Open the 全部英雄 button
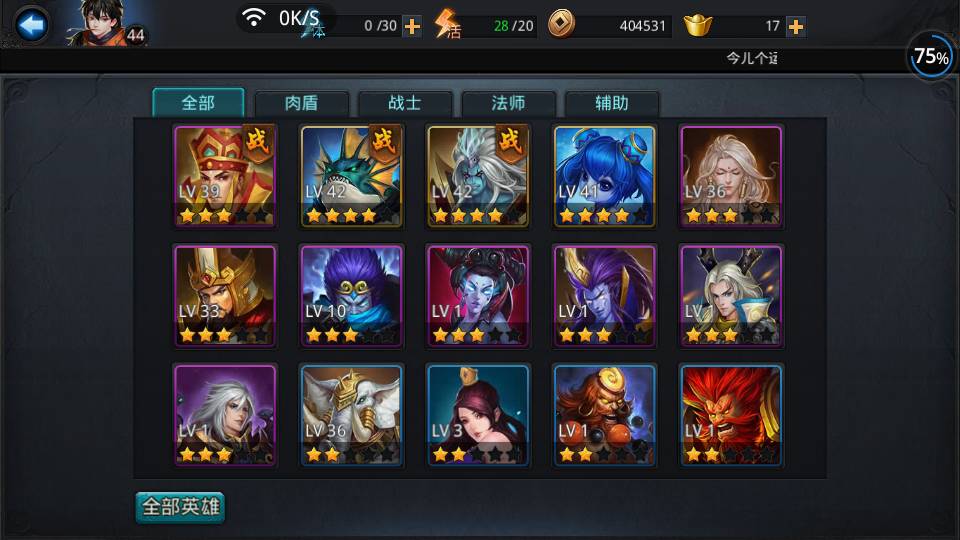 click(181, 507)
